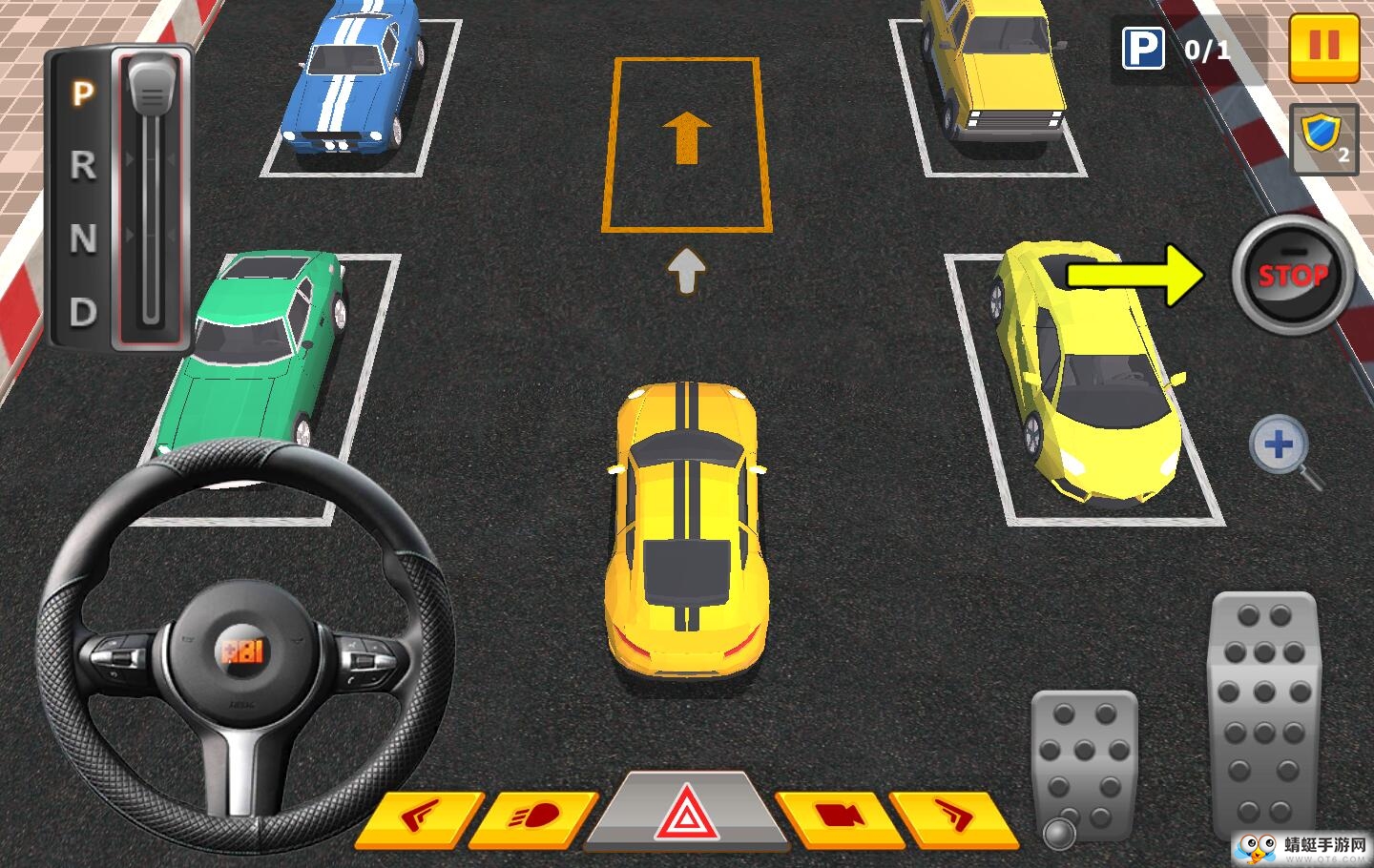Shift the gear to R
Image resolution: width=1374 pixels, height=868 pixels.
click(84, 166)
